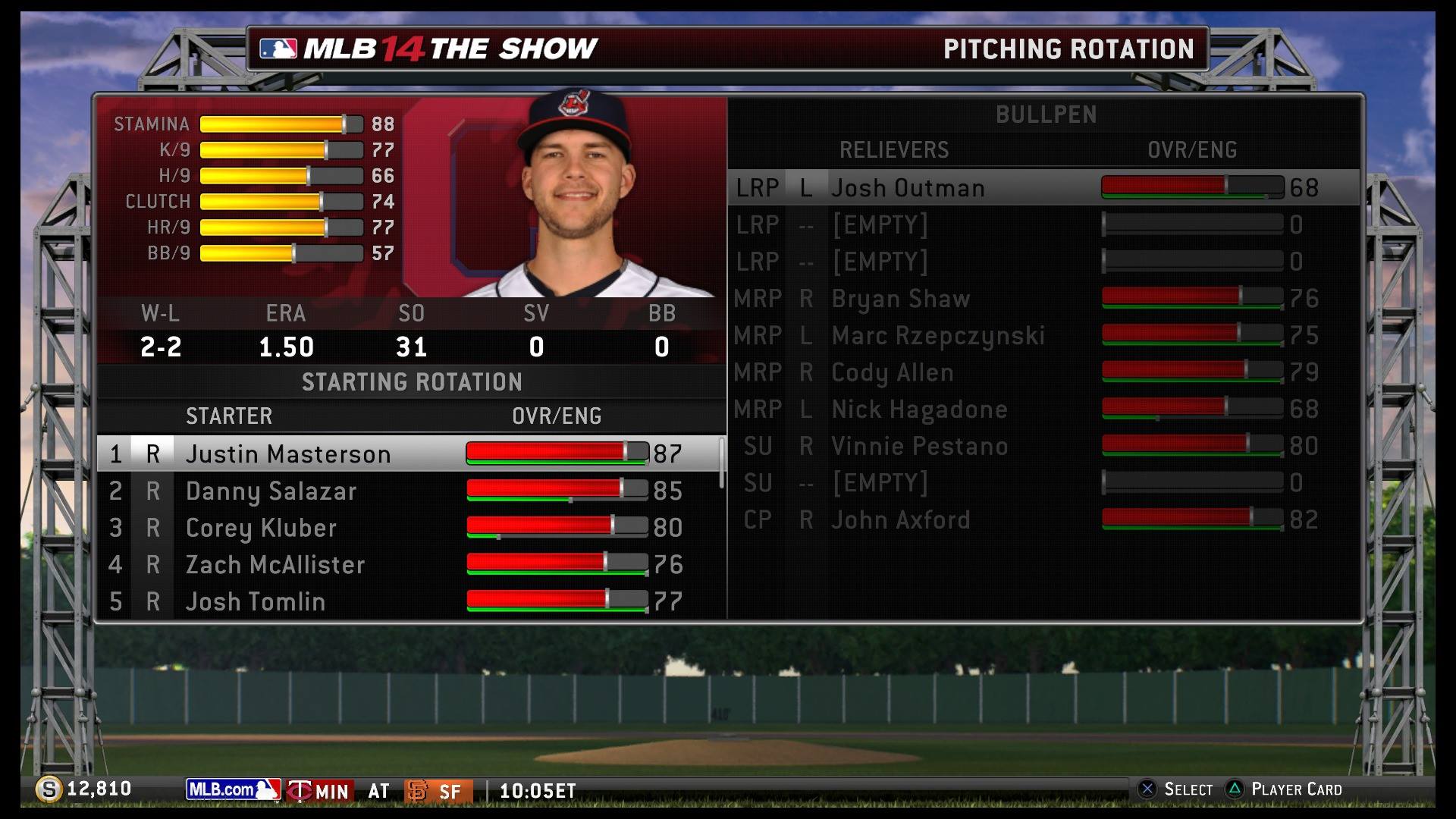Select starter Justin Masterson
The image size is (1456, 819).
tap(288, 453)
